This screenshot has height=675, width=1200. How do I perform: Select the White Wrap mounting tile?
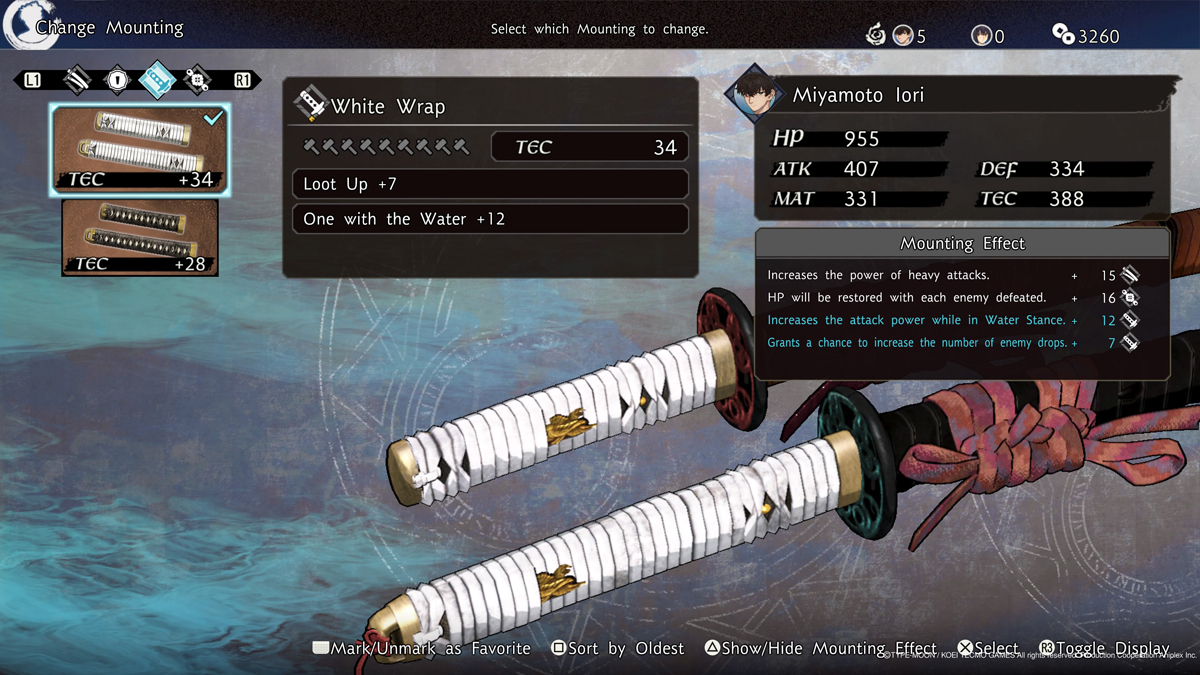(x=141, y=149)
